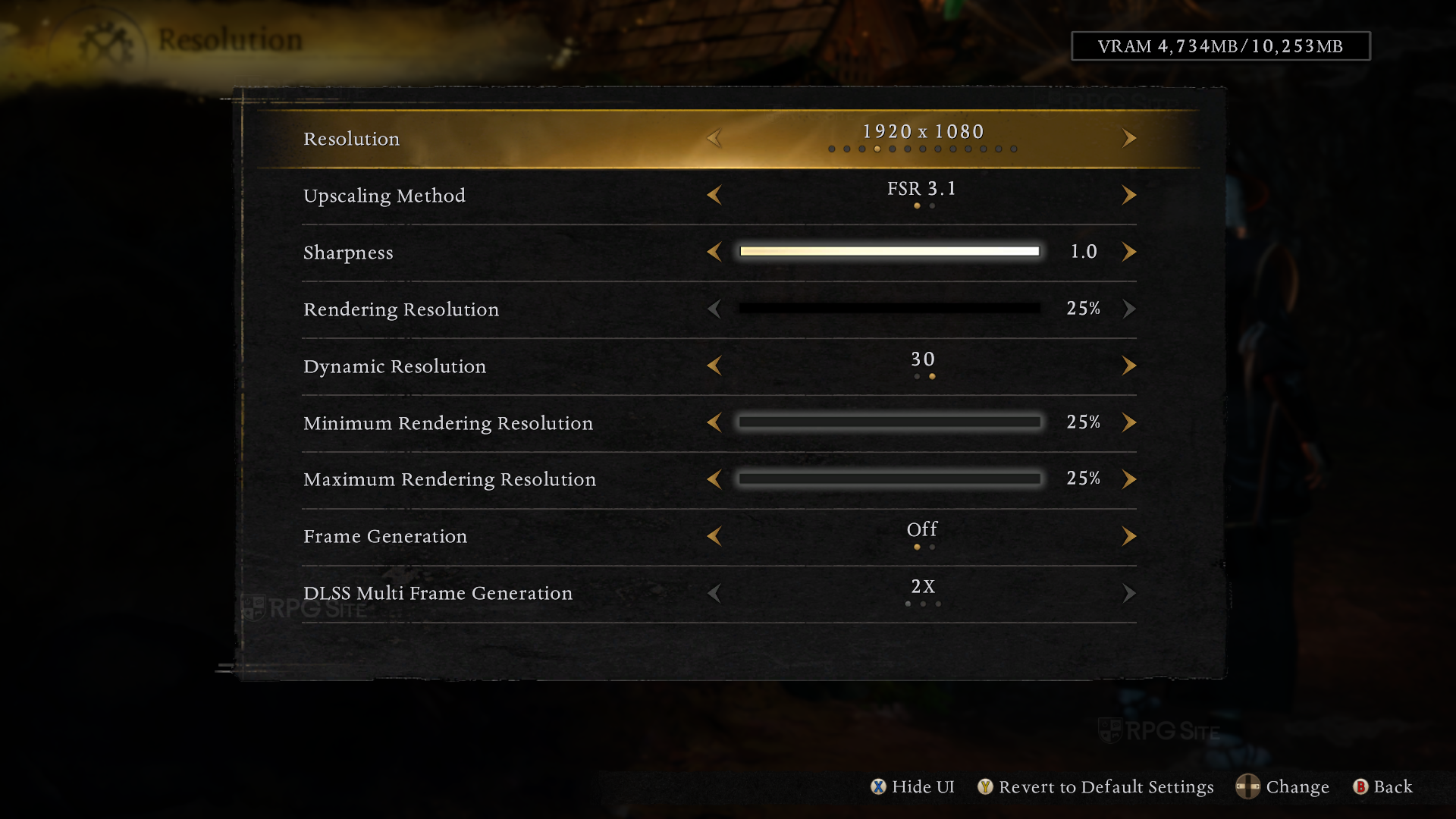The height and width of the screenshot is (819, 1456).
Task: Click the right arrow for Resolution
Action: [1128, 138]
